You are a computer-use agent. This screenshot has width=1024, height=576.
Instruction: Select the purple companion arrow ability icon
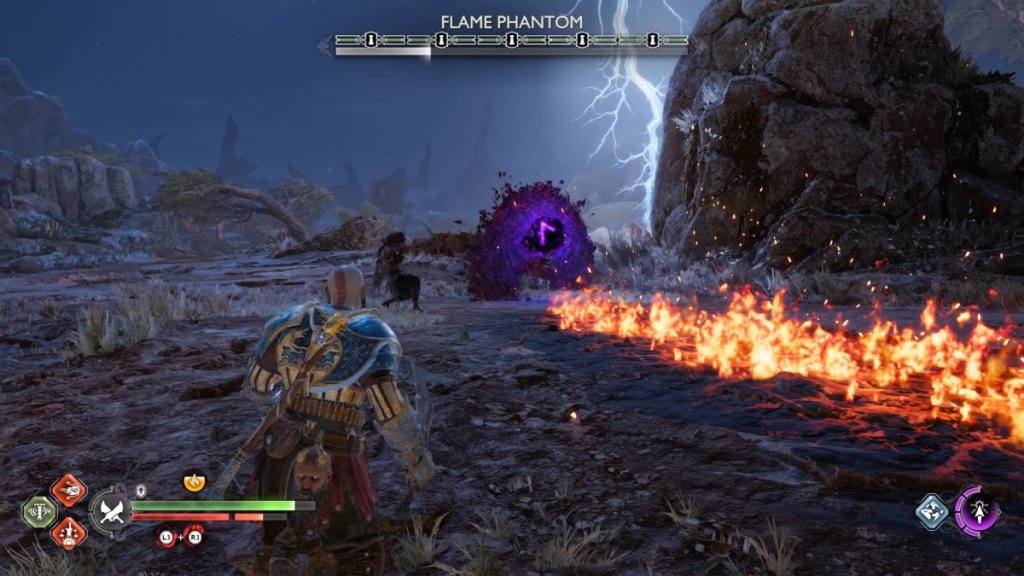click(x=976, y=509)
